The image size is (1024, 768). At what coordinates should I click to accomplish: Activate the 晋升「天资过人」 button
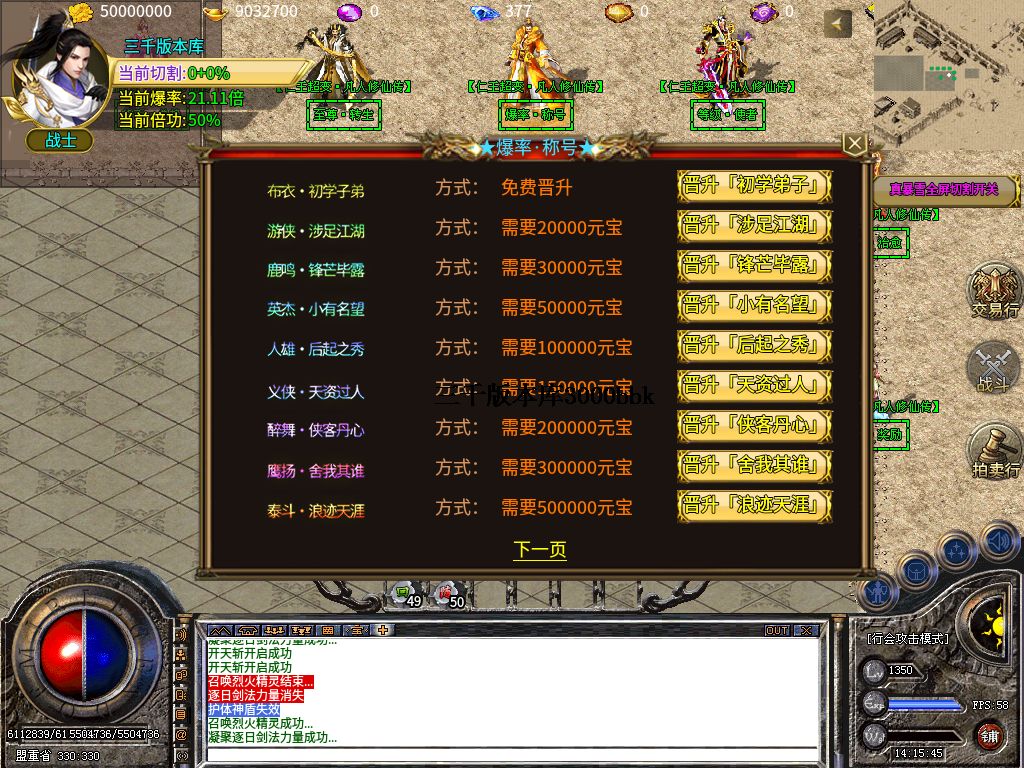(x=755, y=386)
